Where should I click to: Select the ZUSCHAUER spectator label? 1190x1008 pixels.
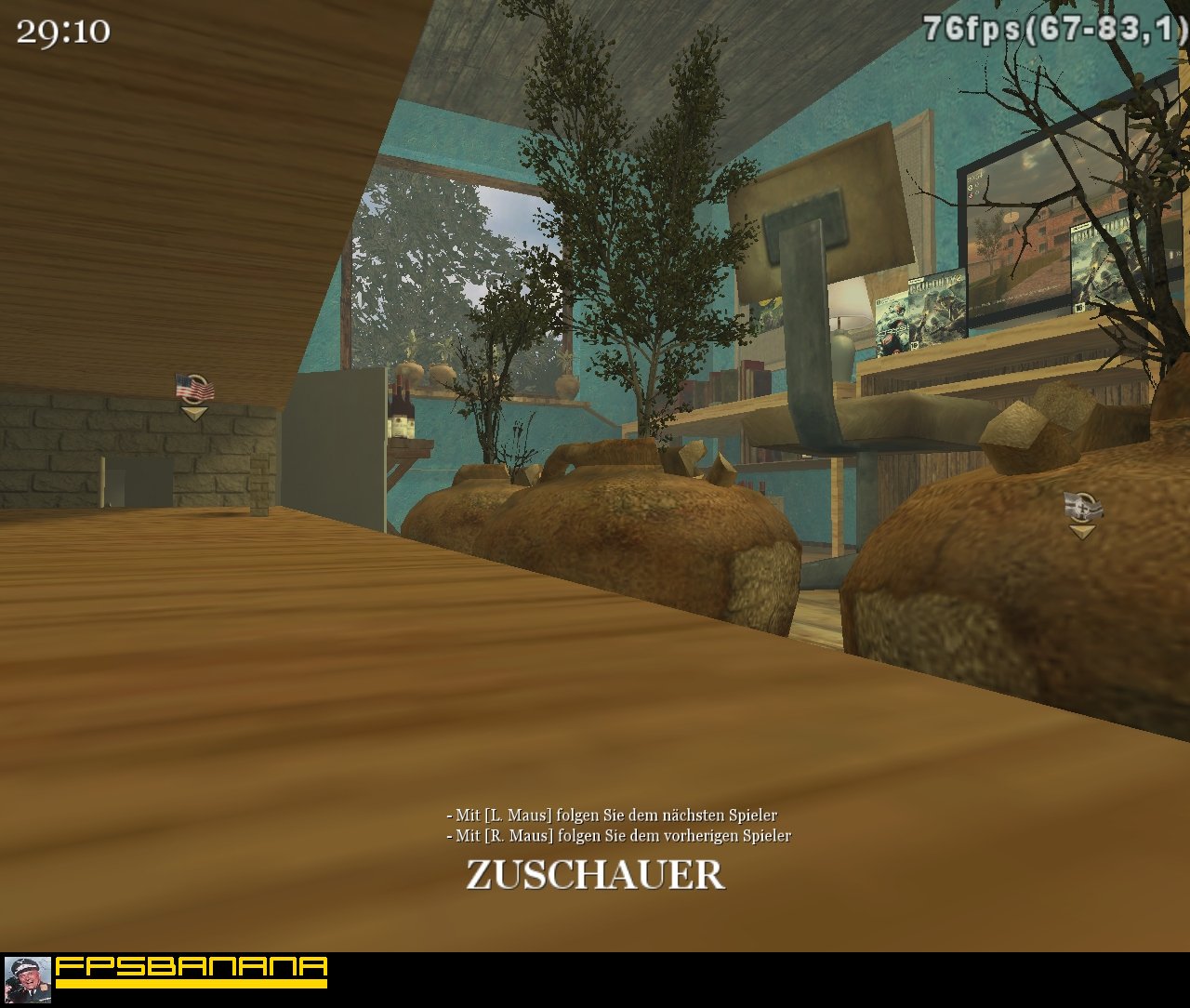(594, 875)
